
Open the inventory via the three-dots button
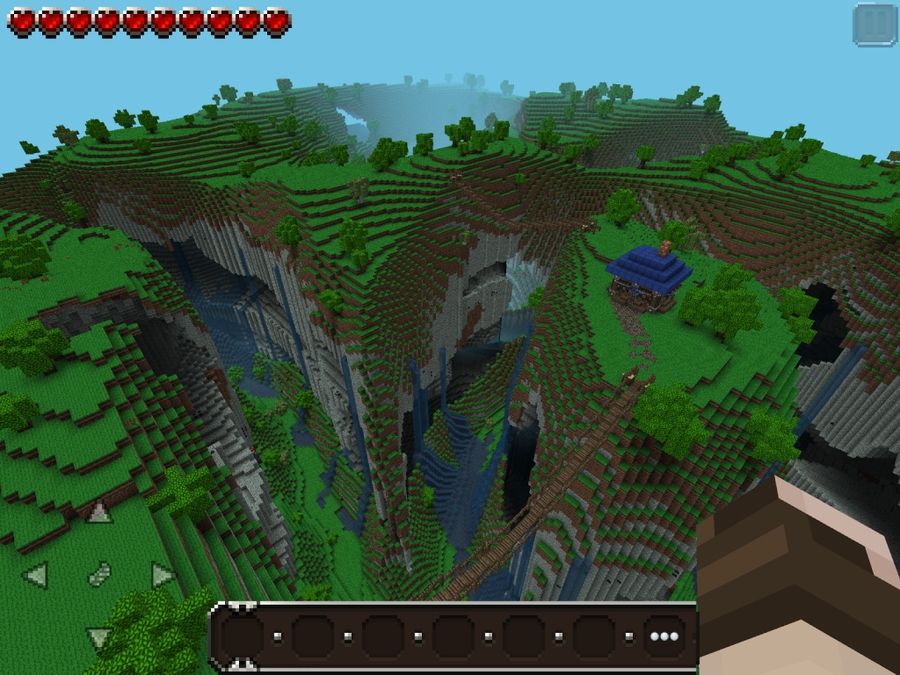tap(664, 636)
